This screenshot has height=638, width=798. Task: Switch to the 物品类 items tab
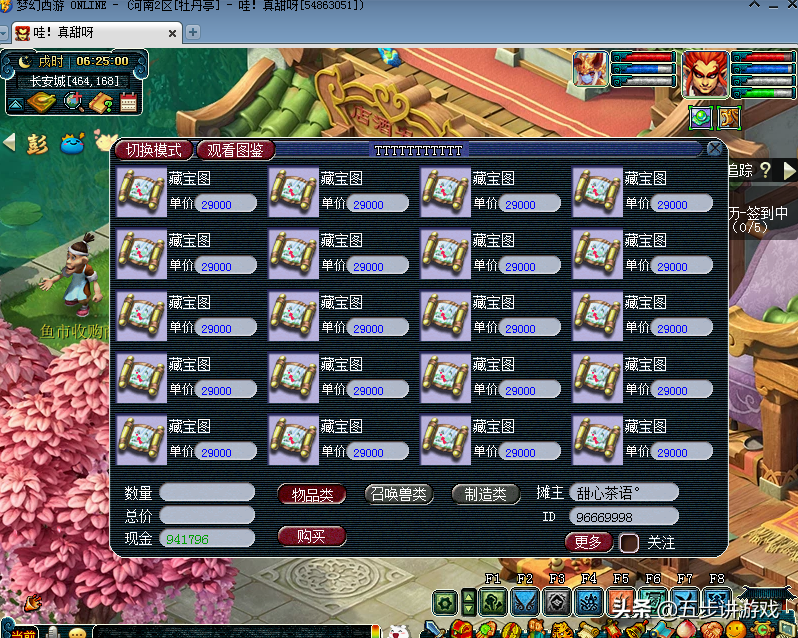point(311,493)
